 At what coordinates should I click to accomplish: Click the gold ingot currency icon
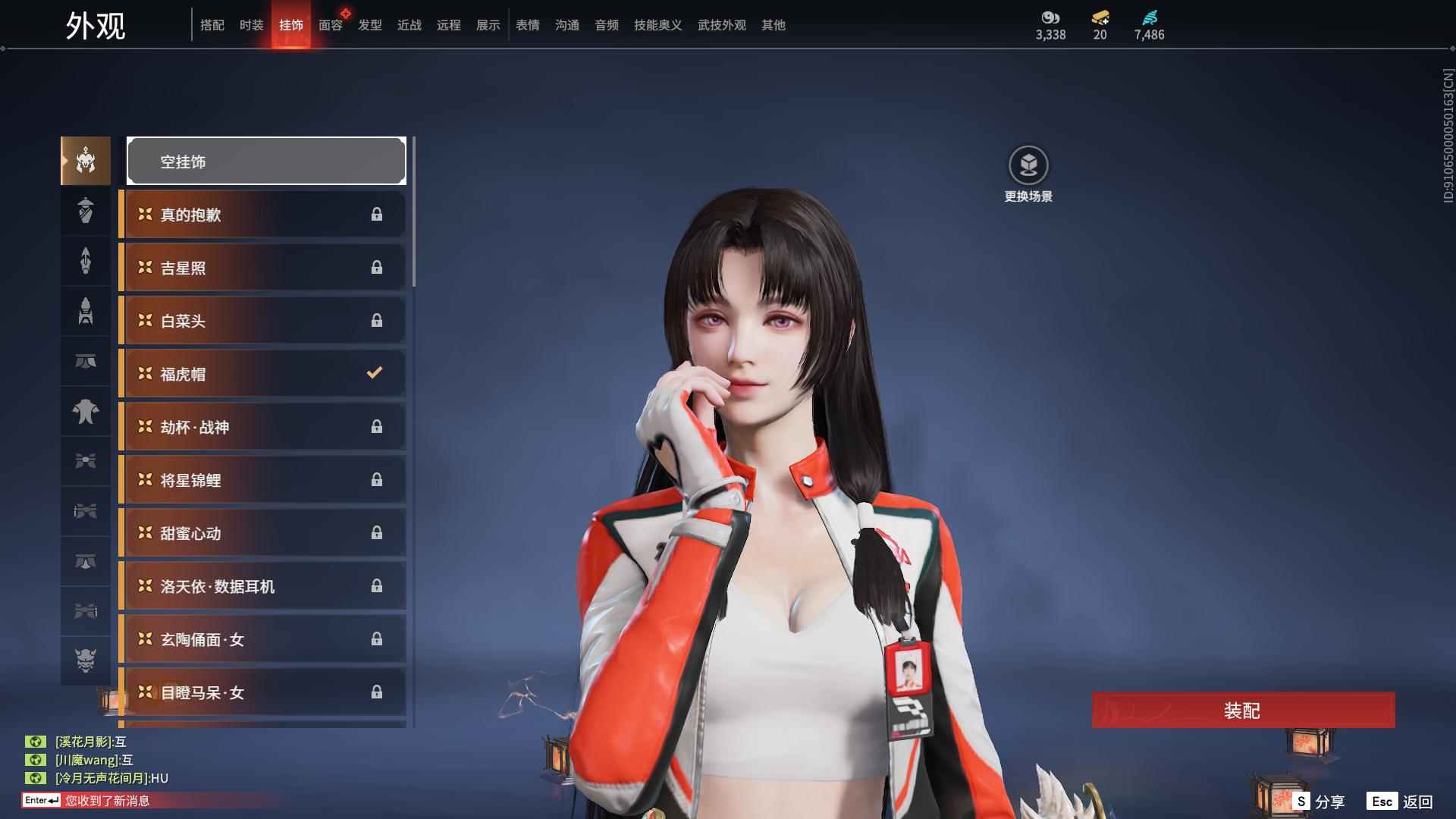(x=1100, y=19)
